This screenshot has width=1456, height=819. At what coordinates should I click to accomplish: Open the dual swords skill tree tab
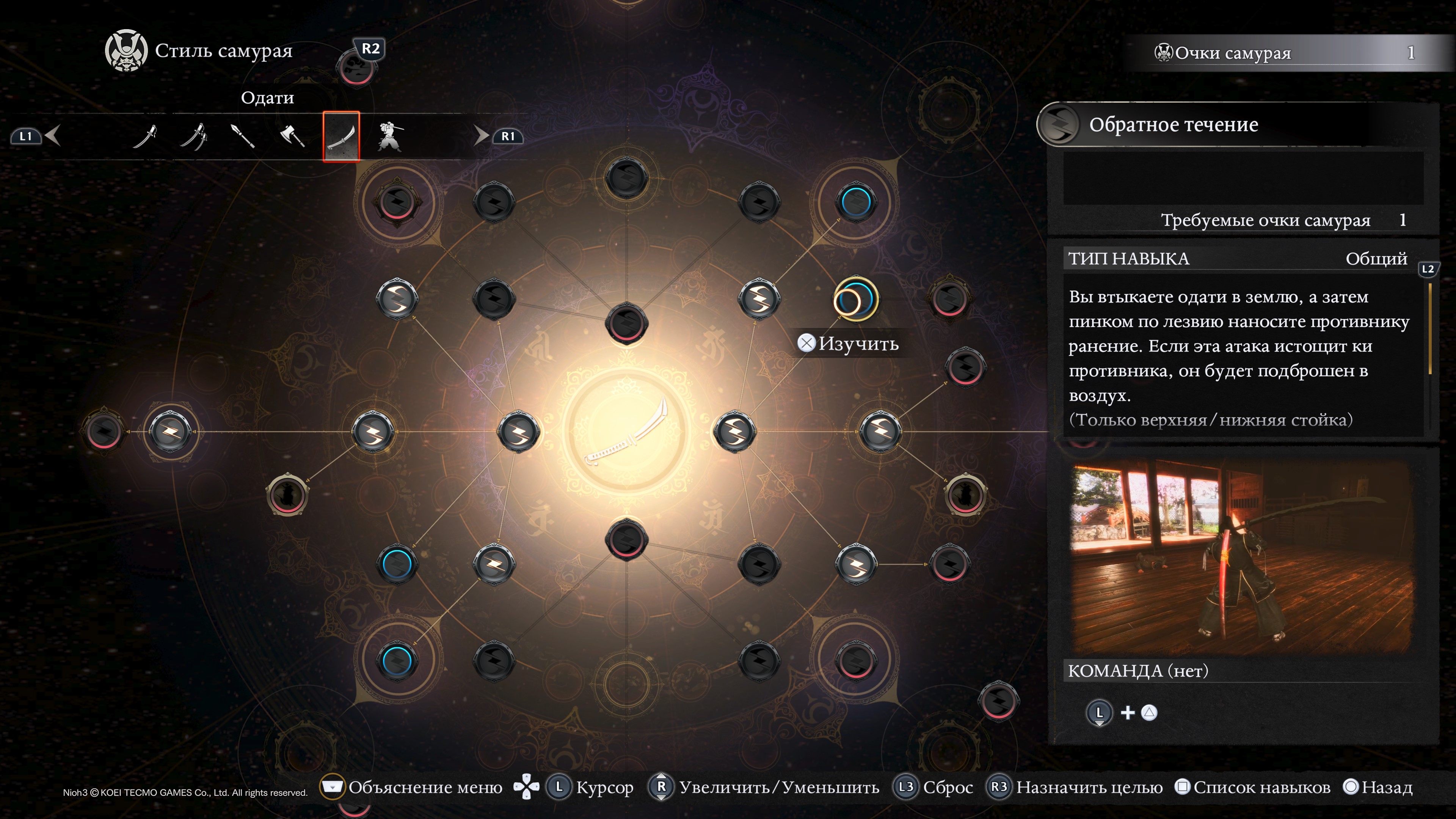pyautogui.click(x=194, y=136)
